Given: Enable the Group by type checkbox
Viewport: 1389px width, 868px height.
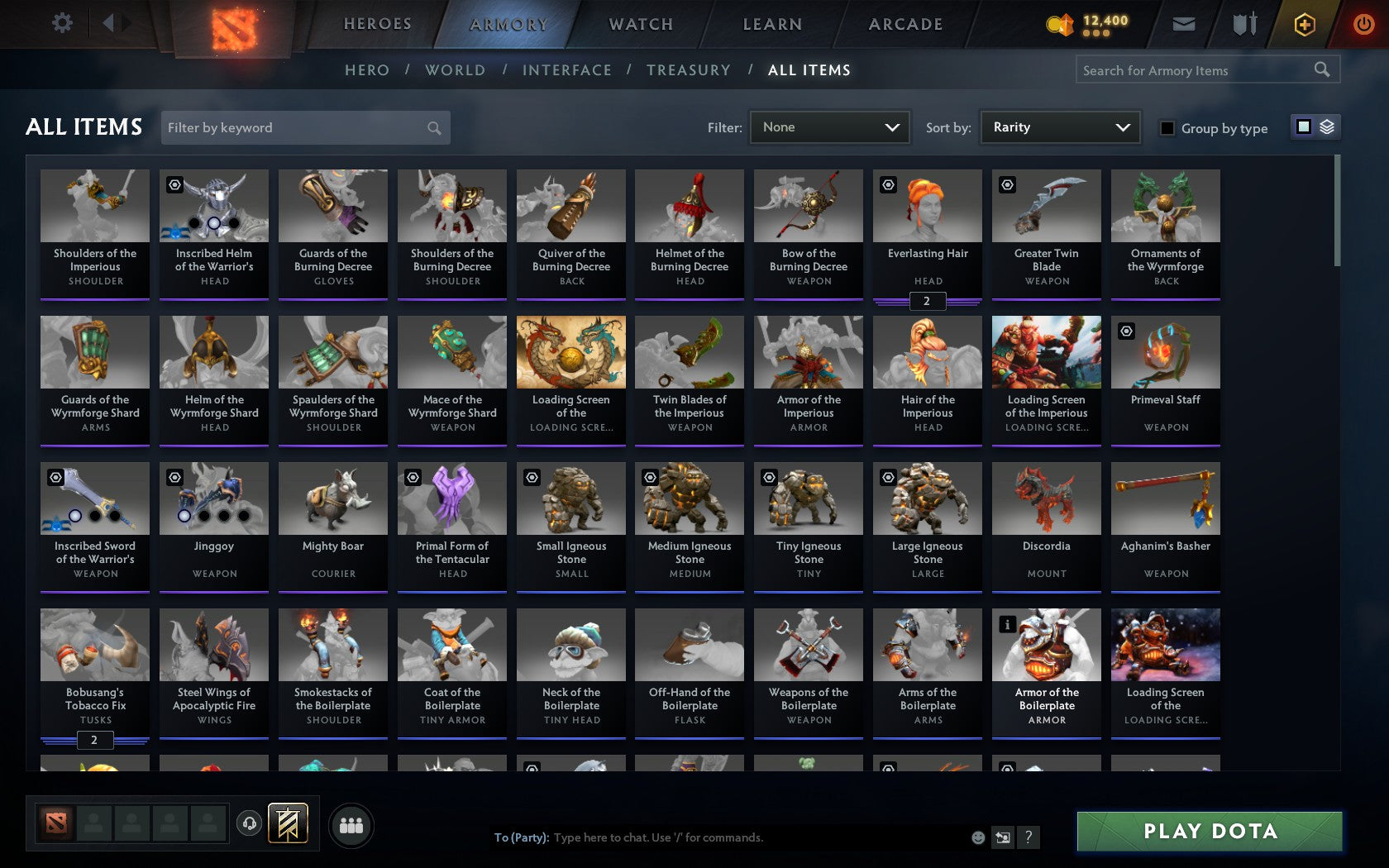Looking at the screenshot, I should (x=1167, y=129).
